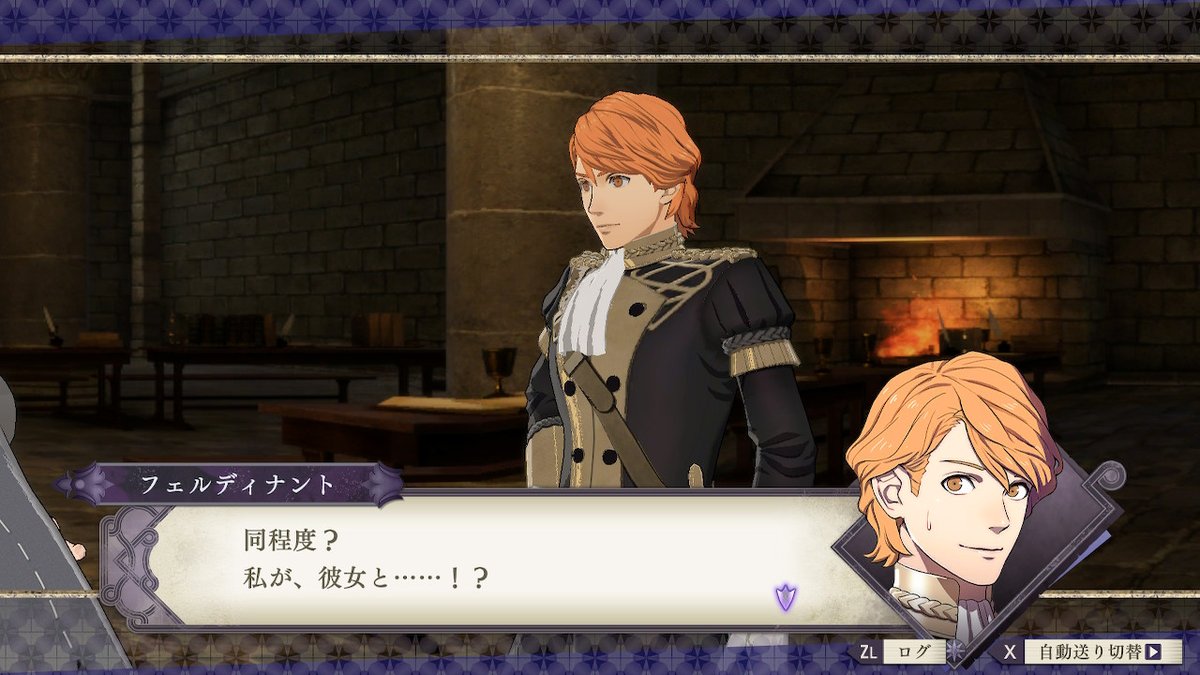Screen dimensions: 1200x675
Task: Toggle 自動送り切替 auto-advance
Action: (x=1098, y=652)
